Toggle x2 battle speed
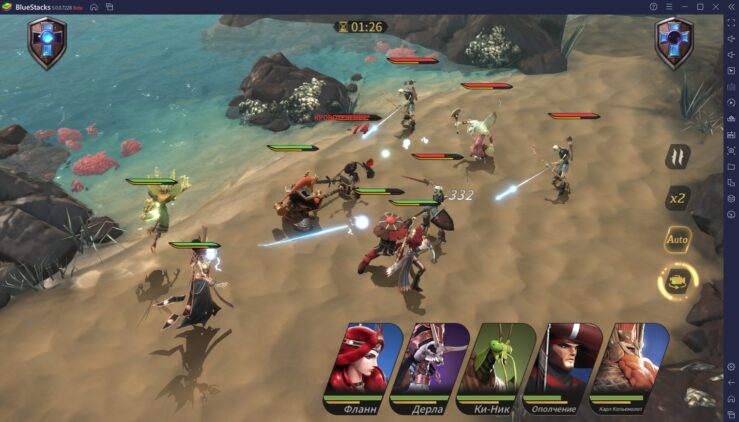Viewport: 739px width, 422px height. click(678, 197)
